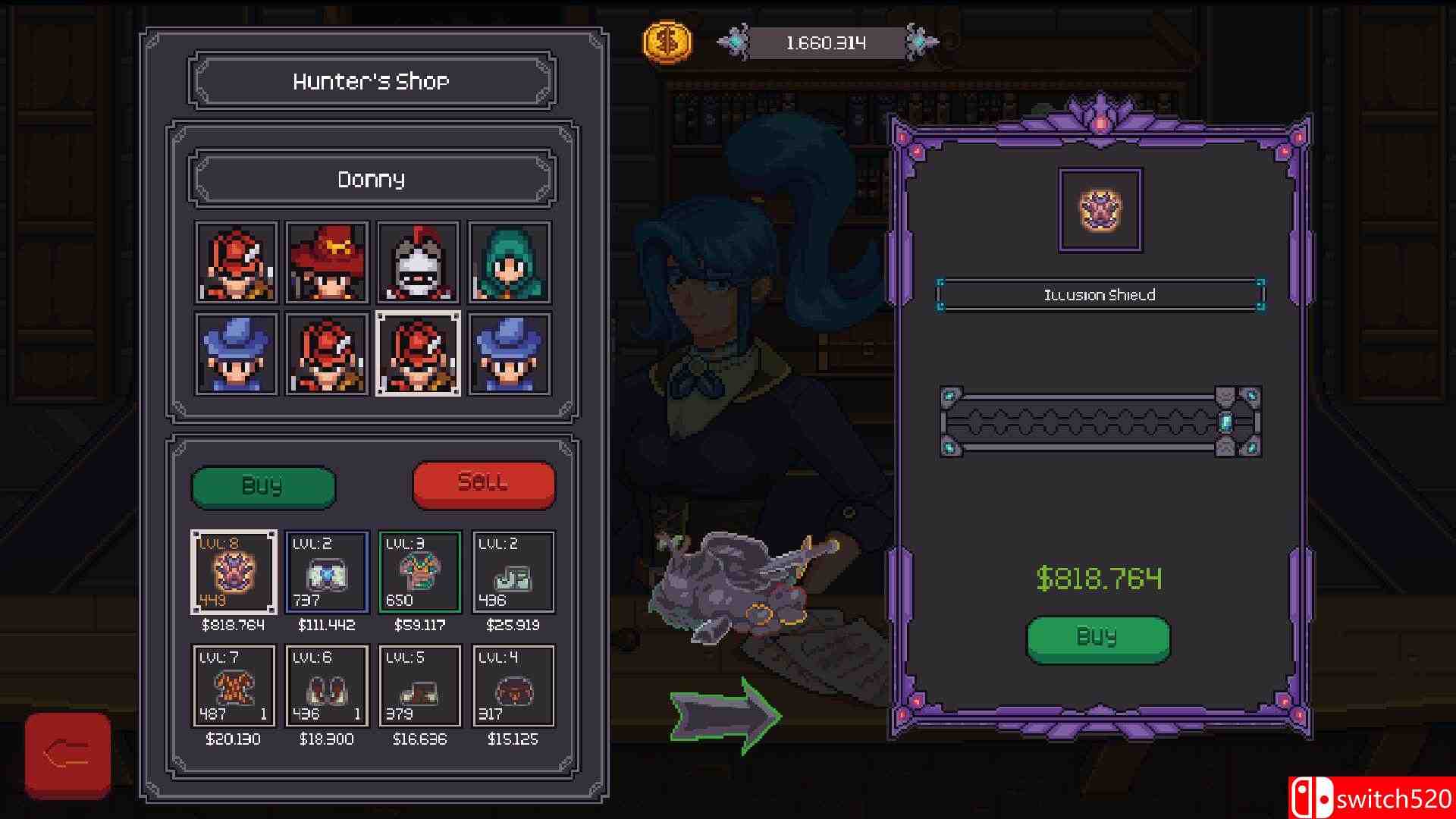Select the white knight helmet character portrait
The image size is (1456, 819).
tap(419, 263)
